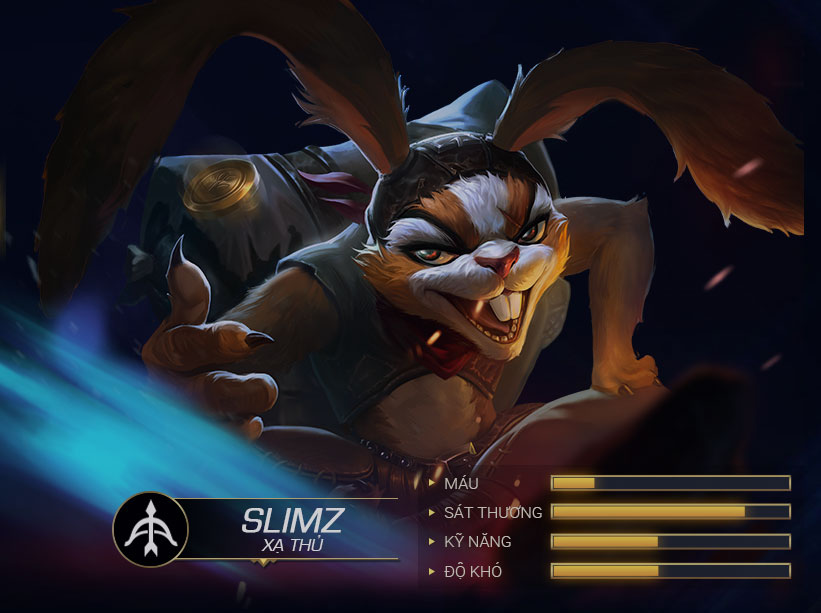Click the marksman bow role icon
This screenshot has width=821, height=613.
pyautogui.click(x=150, y=530)
